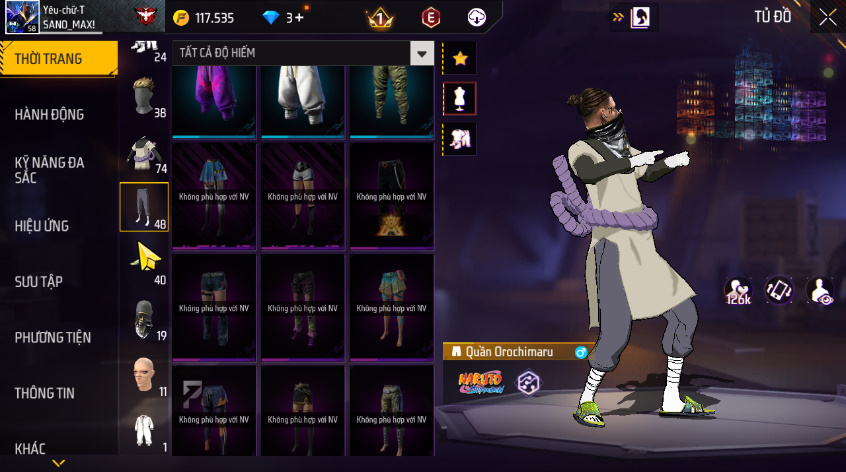Select the bald face subcategory with 11 items
The image size is (846, 472).
click(x=144, y=374)
